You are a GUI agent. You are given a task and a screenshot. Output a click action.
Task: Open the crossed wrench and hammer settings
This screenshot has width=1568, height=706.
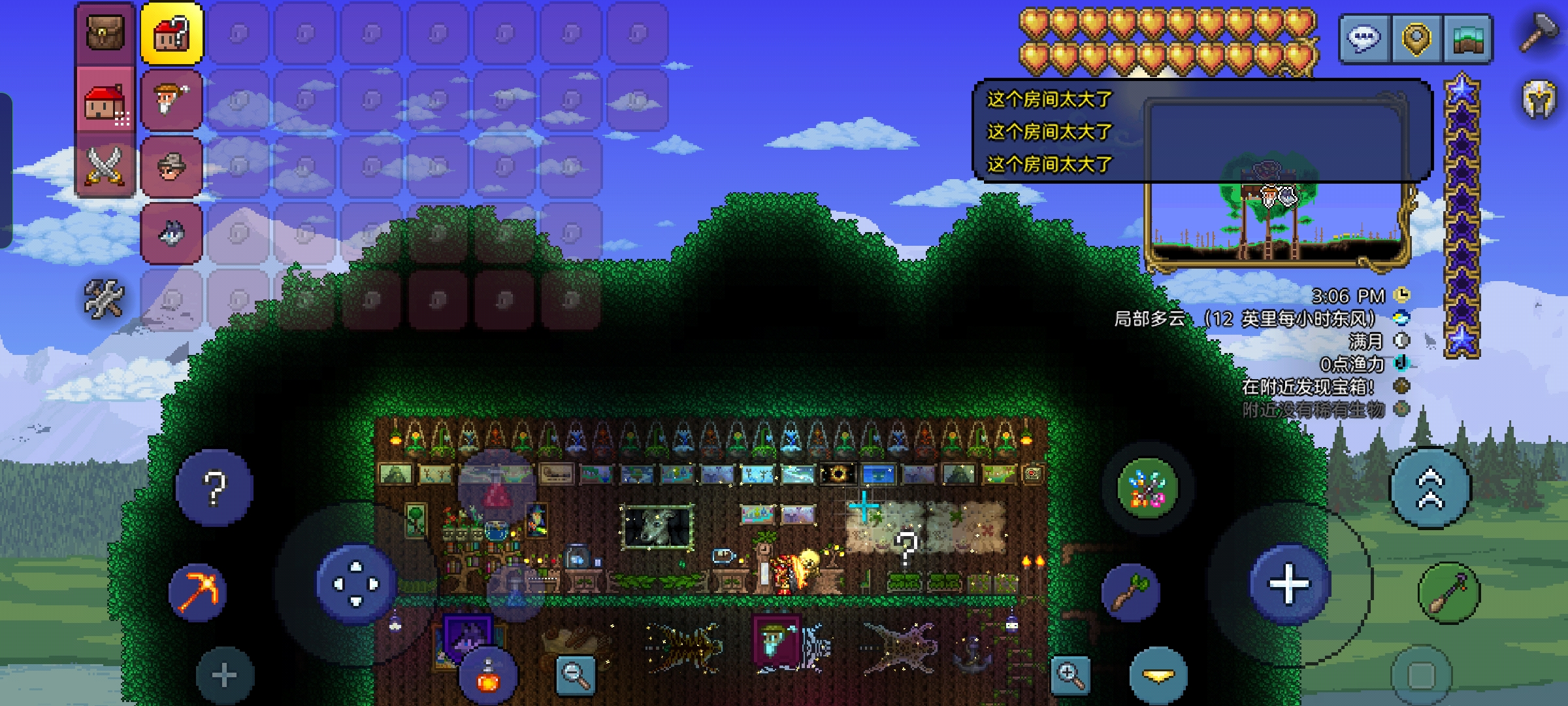pos(104,299)
